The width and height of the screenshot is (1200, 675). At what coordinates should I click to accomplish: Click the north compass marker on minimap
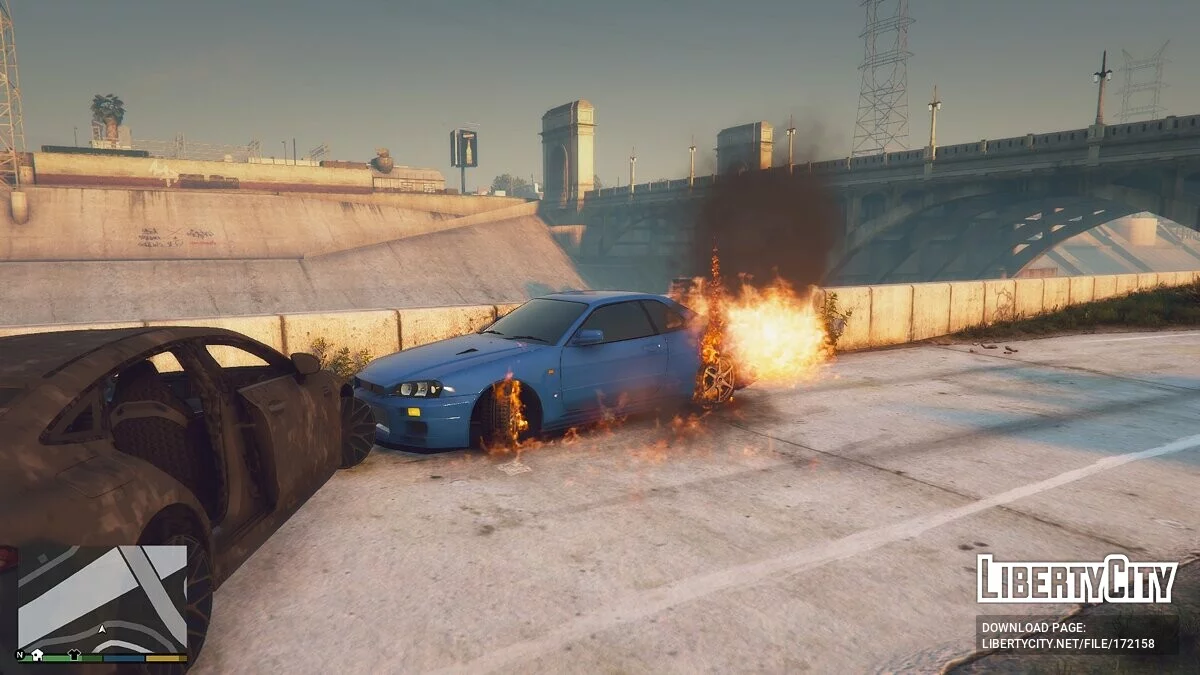pyautogui.click(x=21, y=656)
